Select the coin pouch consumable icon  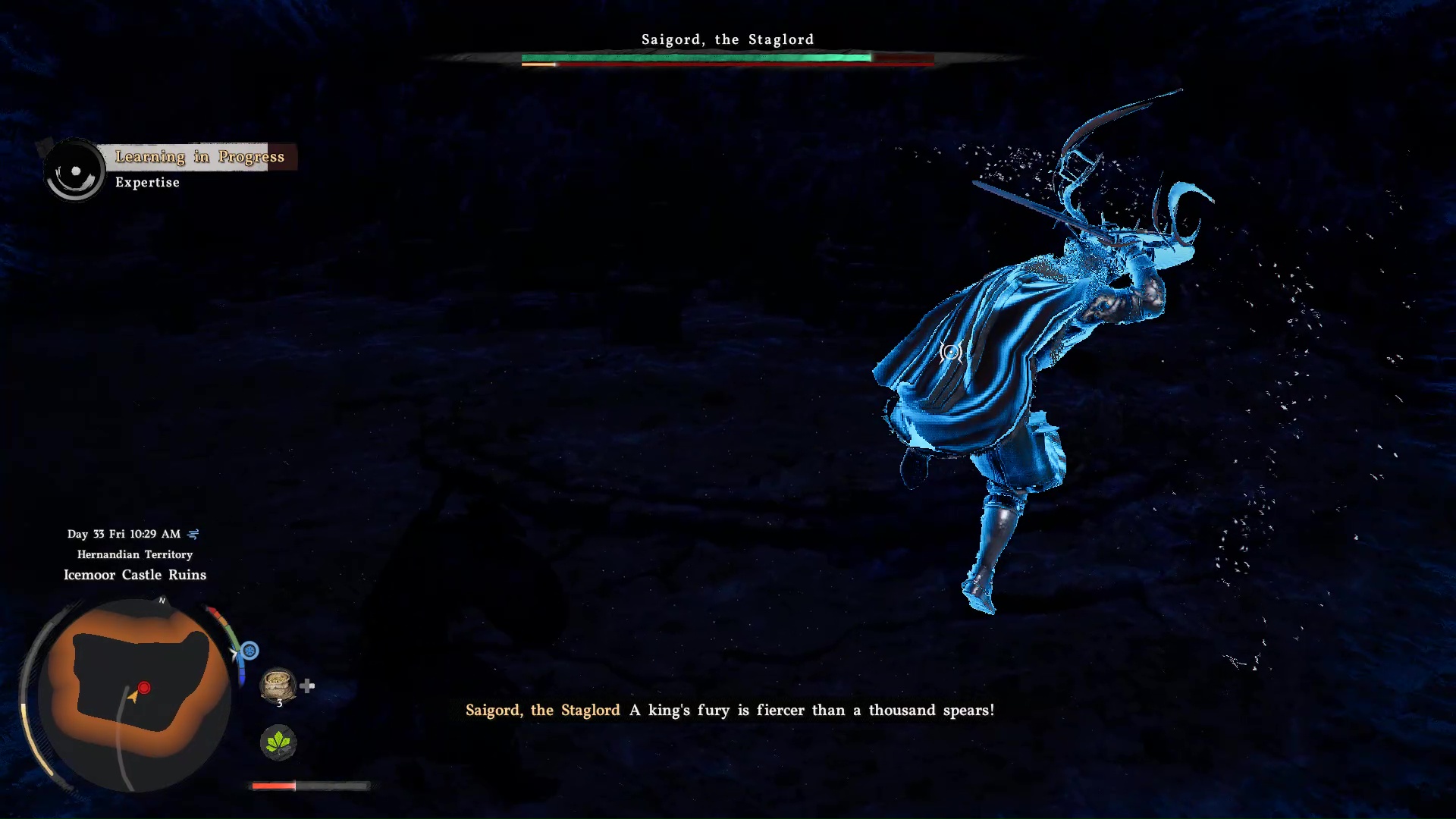[278, 685]
